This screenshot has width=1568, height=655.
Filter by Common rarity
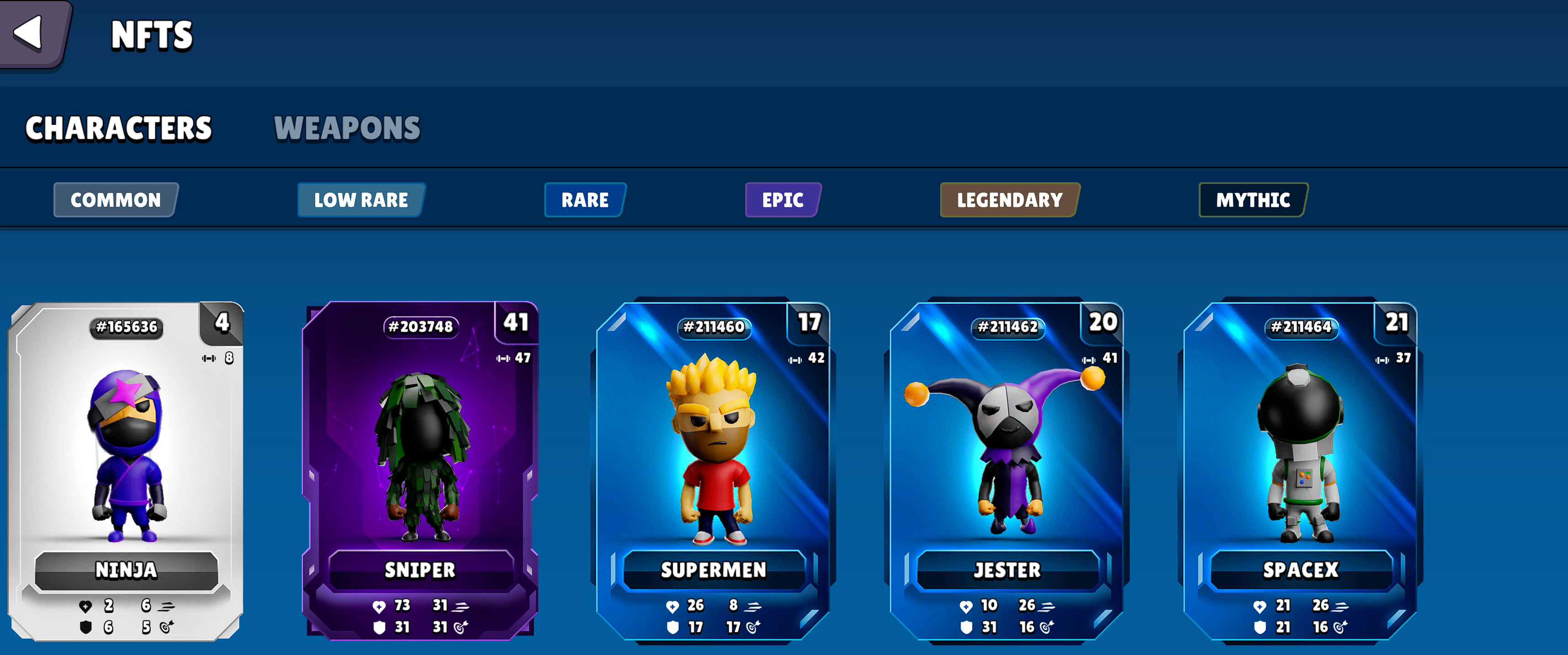pos(116,200)
